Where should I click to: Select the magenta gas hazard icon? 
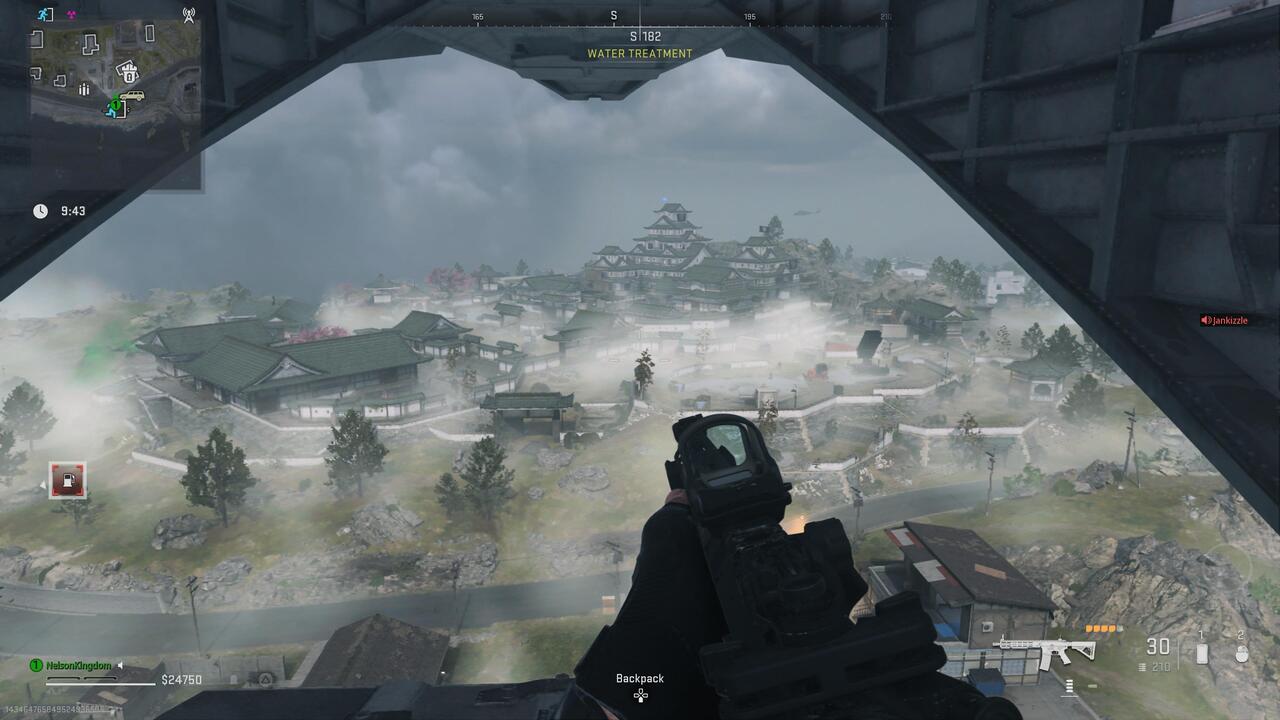(x=71, y=15)
